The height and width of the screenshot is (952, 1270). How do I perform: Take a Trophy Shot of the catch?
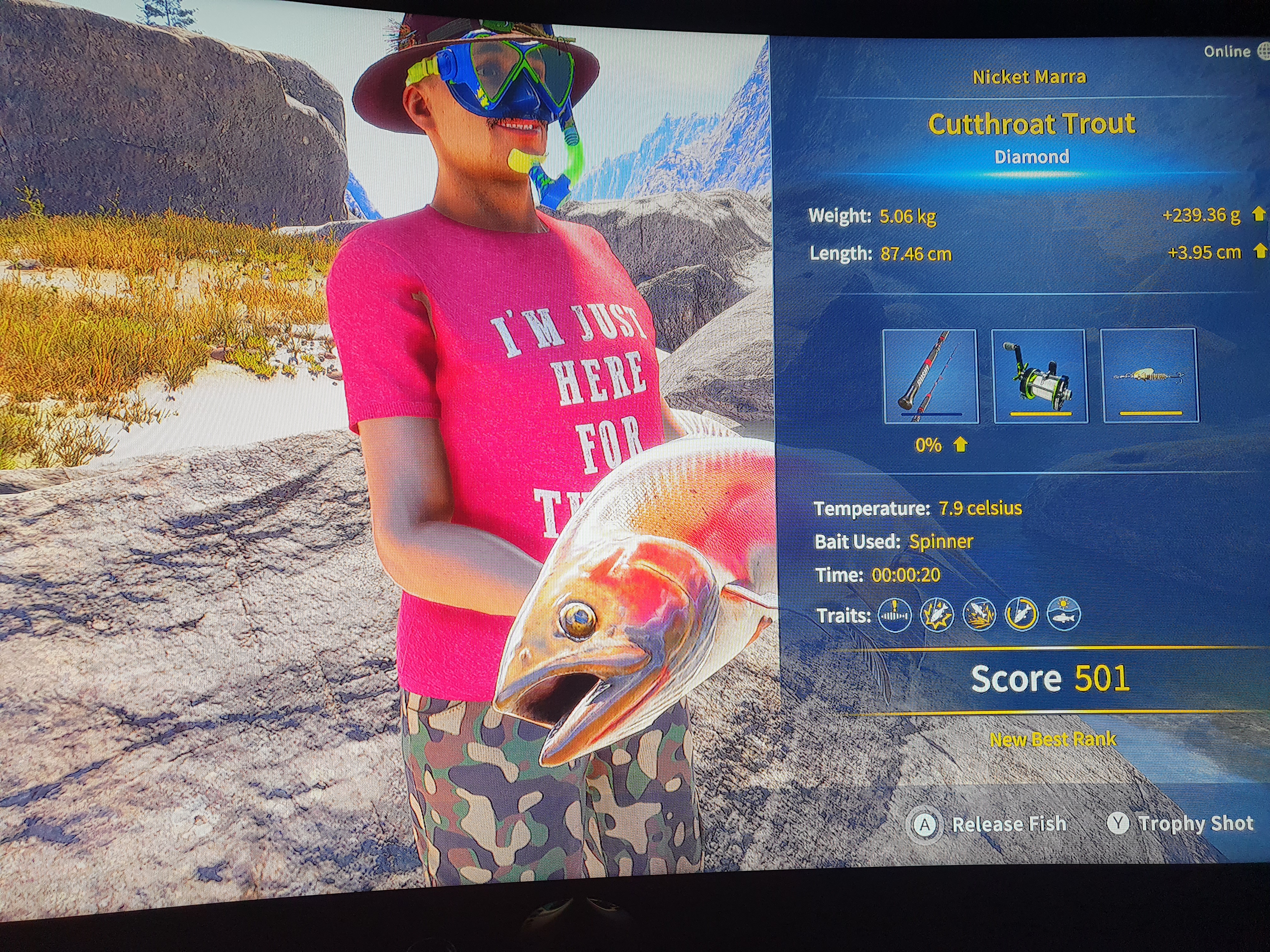pos(1181,824)
